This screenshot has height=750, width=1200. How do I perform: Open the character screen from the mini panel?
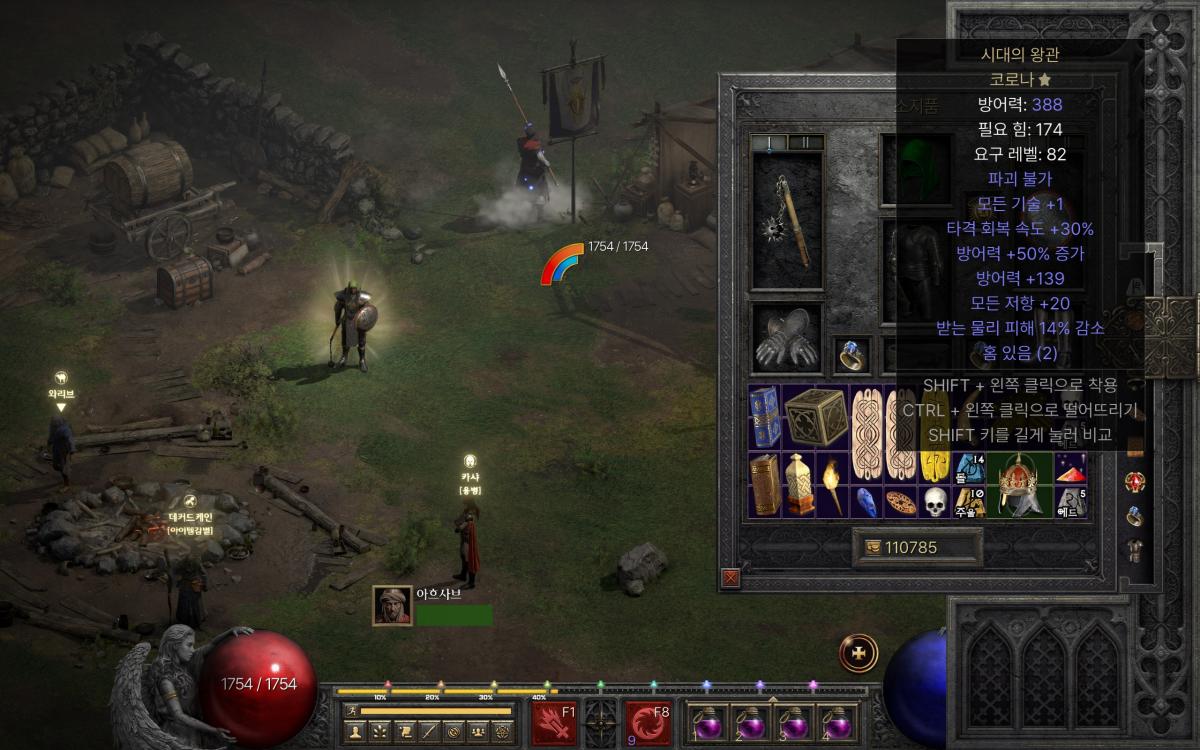[x=354, y=732]
